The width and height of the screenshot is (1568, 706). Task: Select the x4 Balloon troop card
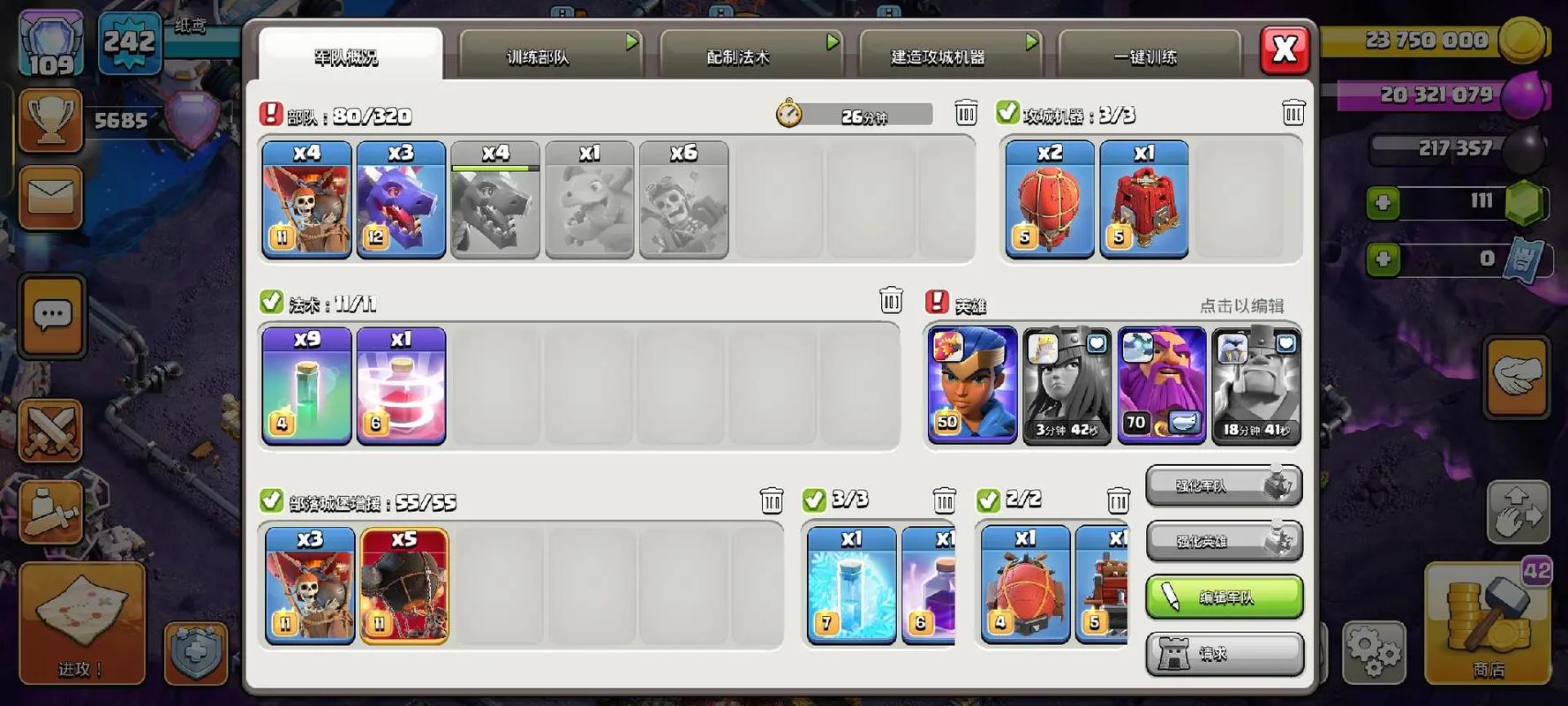pos(306,199)
